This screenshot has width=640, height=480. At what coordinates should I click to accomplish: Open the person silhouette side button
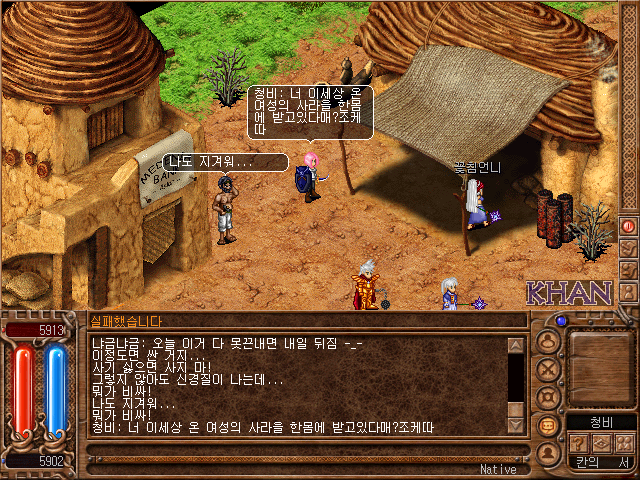point(628,291)
